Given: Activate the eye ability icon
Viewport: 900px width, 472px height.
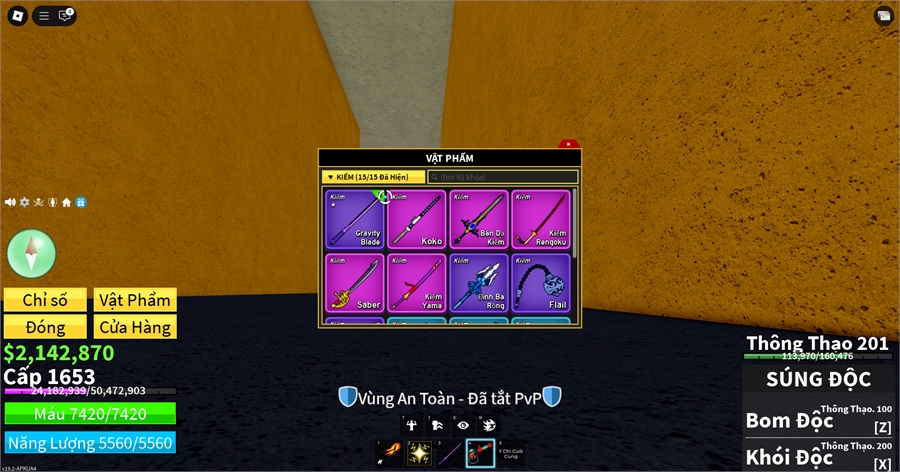Looking at the screenshot, I should 462,424.
